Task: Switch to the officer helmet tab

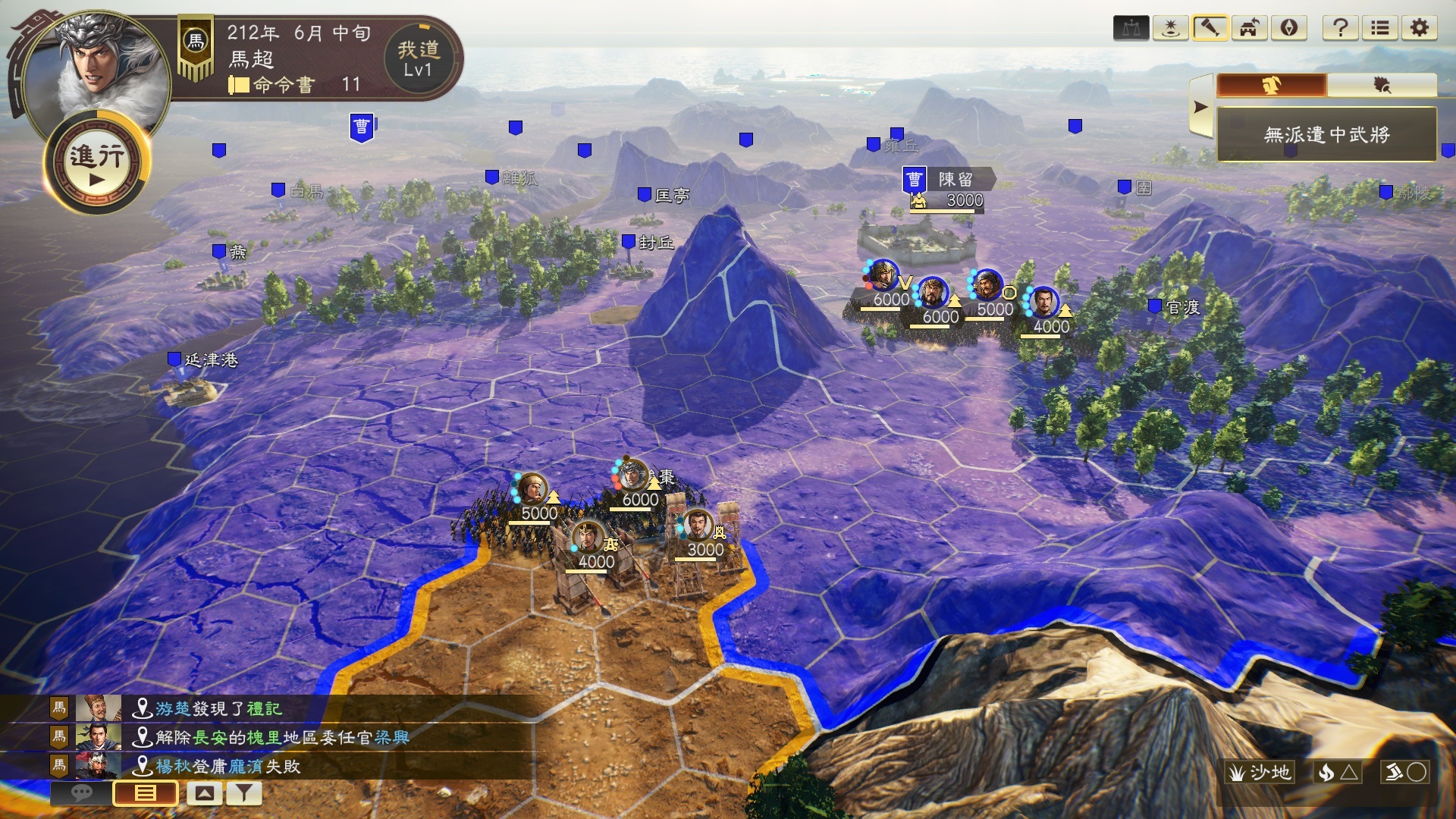Action: click(x=1272, y=86)
